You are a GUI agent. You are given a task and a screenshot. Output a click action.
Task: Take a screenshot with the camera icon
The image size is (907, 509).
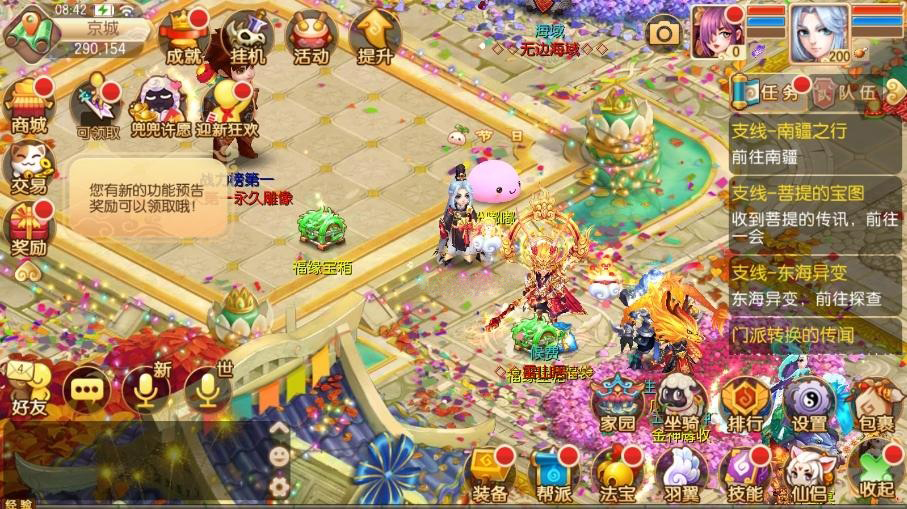click(663, 33)
